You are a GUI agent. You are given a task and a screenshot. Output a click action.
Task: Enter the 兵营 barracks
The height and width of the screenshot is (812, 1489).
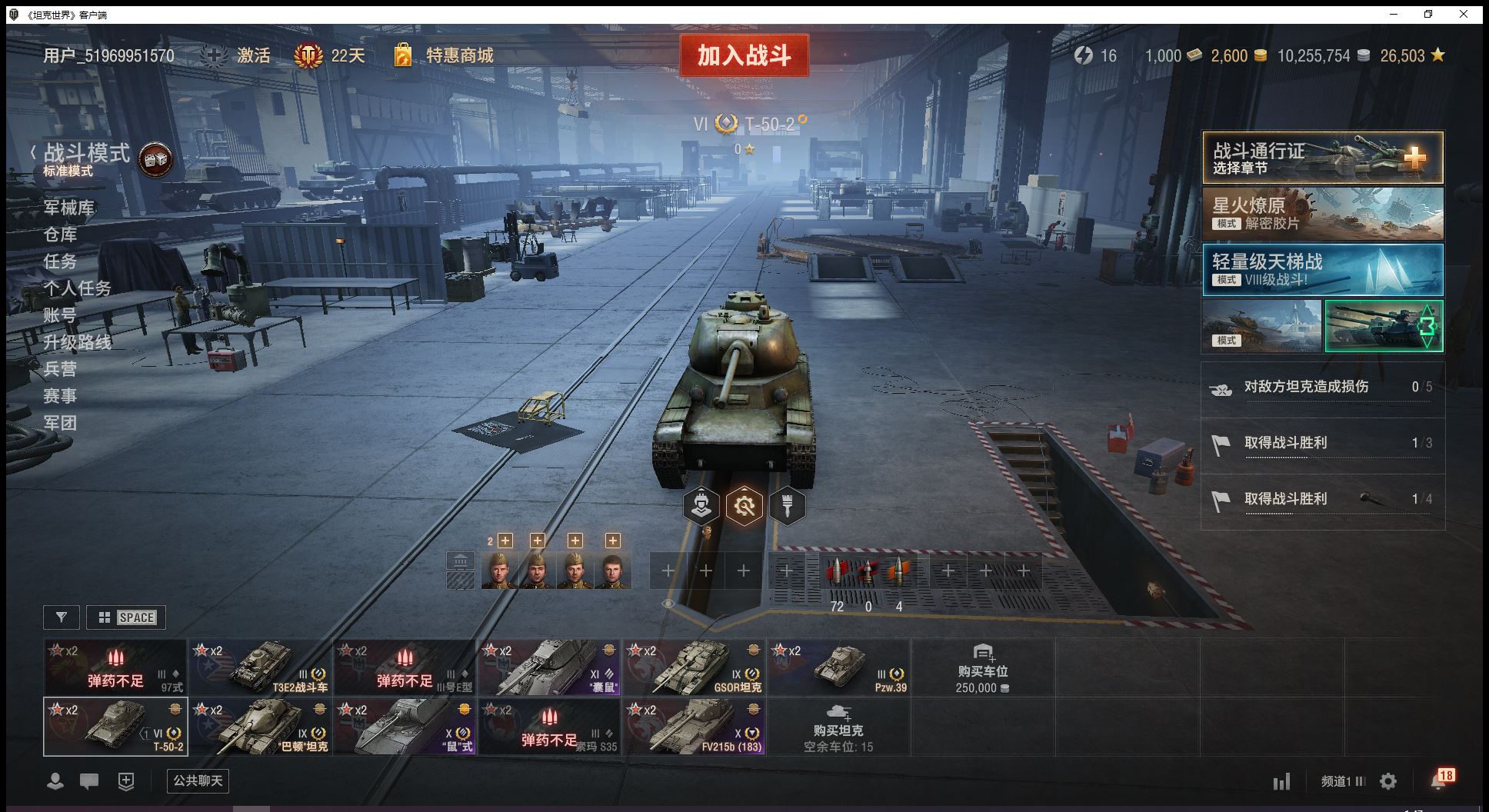coord(60,369)
